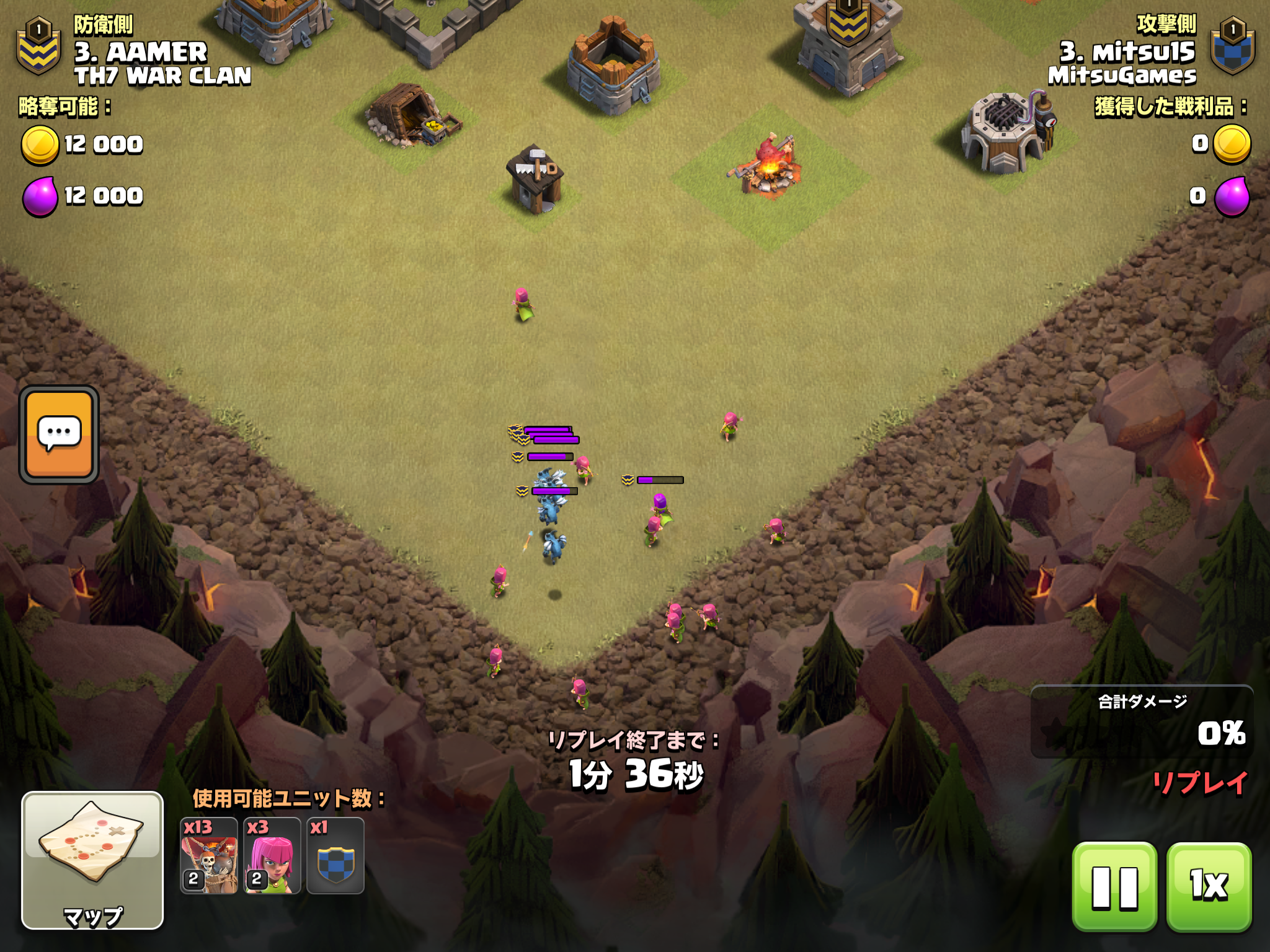Pause the replay playback

tap(1114, 887)
